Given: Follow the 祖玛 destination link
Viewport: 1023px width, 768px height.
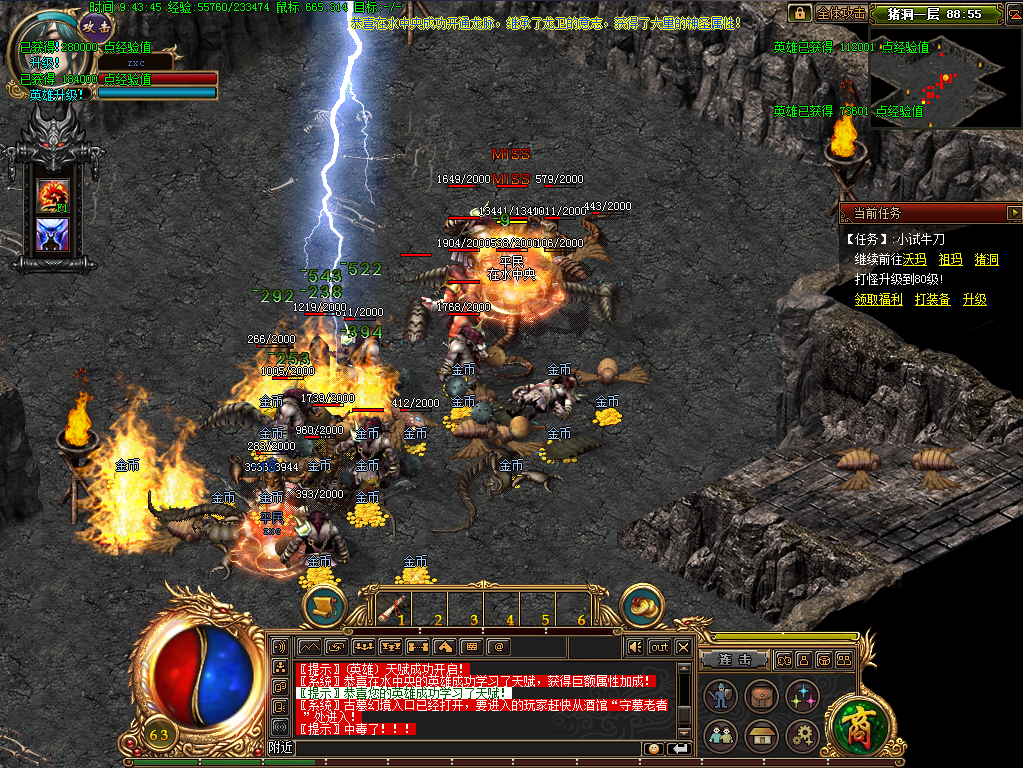Looking at the screenshot, I should (950, 260).
